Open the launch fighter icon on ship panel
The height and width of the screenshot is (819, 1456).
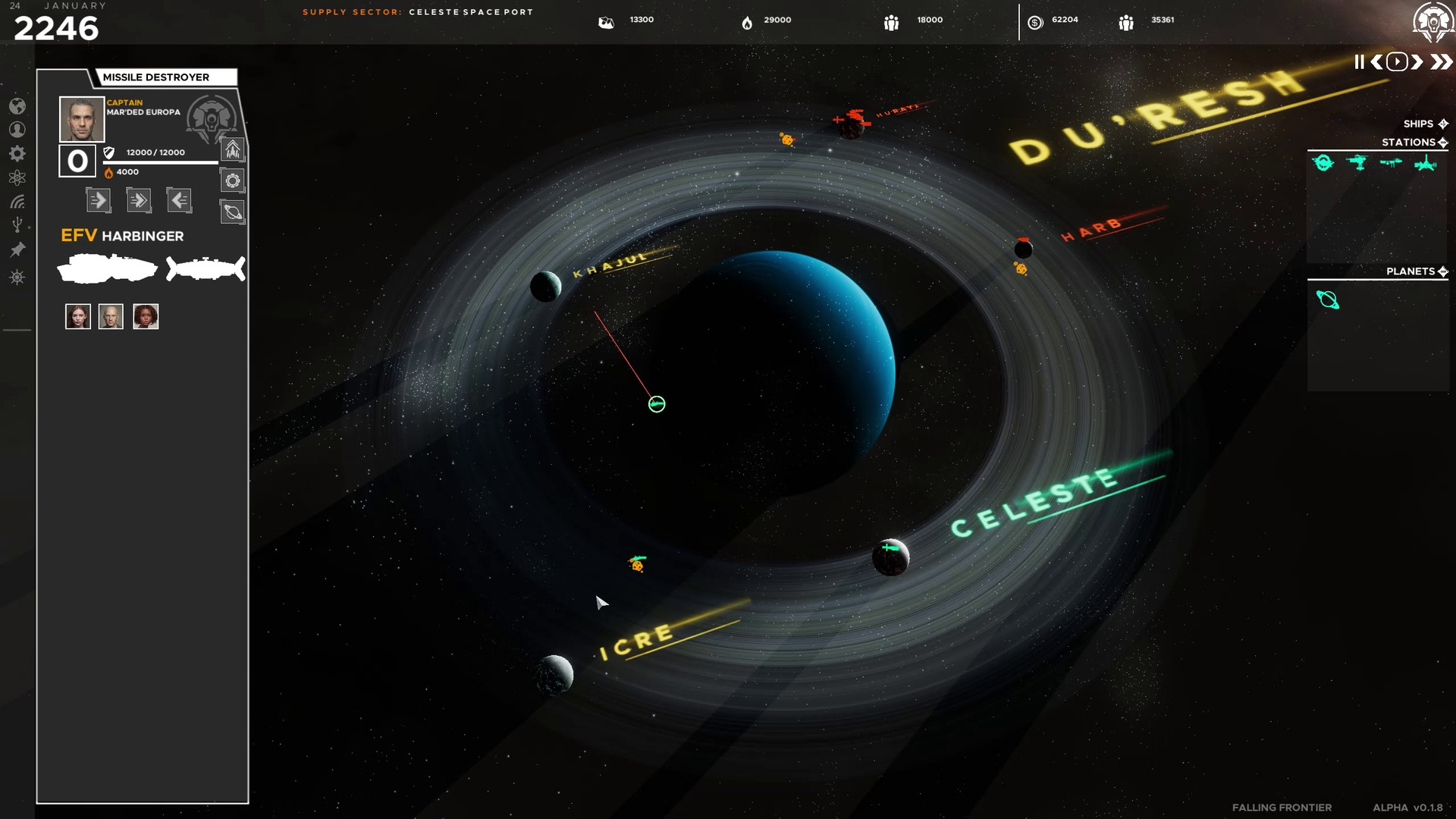click(233, 151)
